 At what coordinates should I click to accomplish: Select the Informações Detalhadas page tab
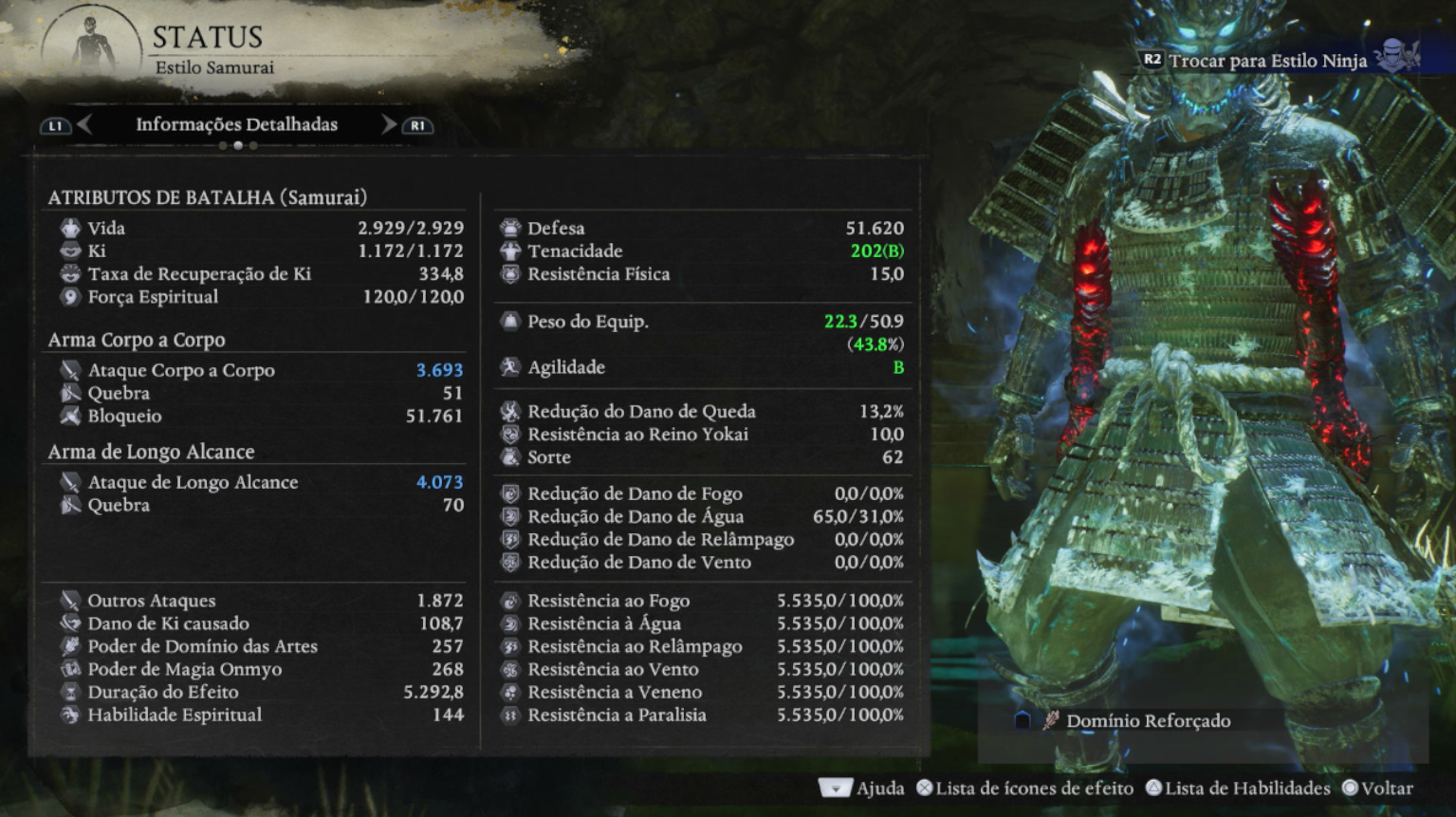(236, 124)
